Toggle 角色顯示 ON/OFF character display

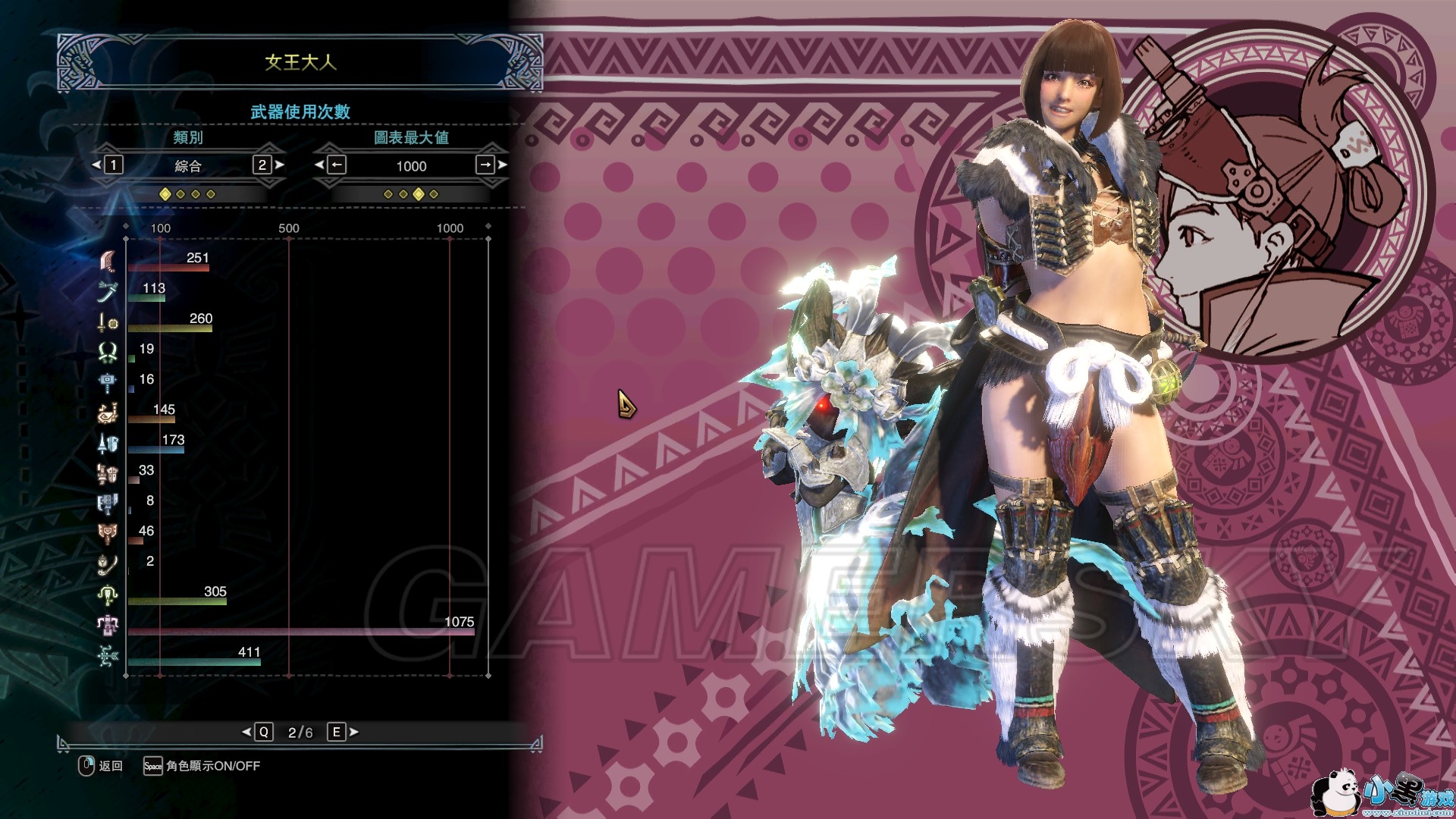(x=202, y=766)
